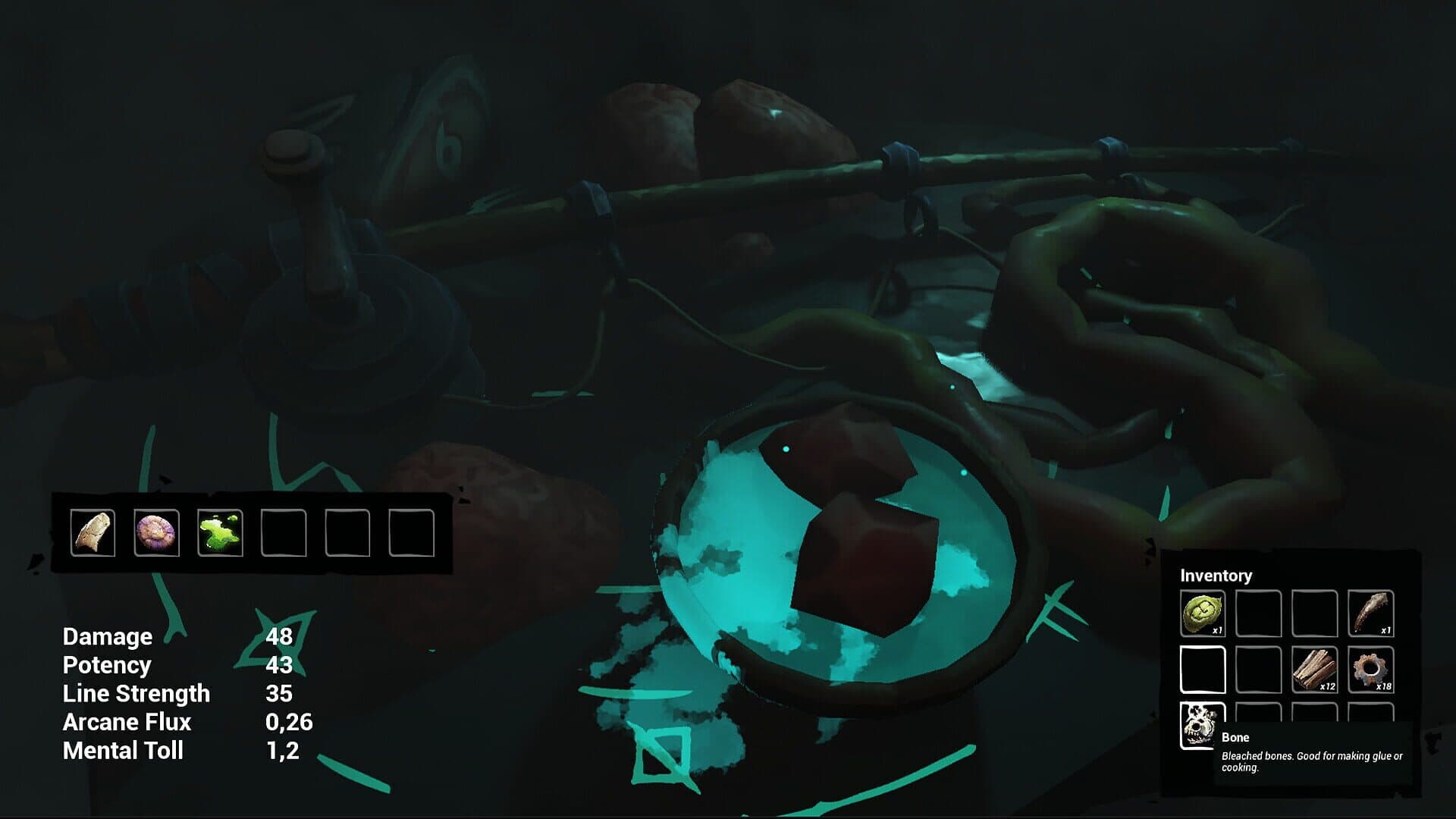1456x819 pixels.
Task: Click the Arcane Flux stat label
Action: click(x=128, y=723)
